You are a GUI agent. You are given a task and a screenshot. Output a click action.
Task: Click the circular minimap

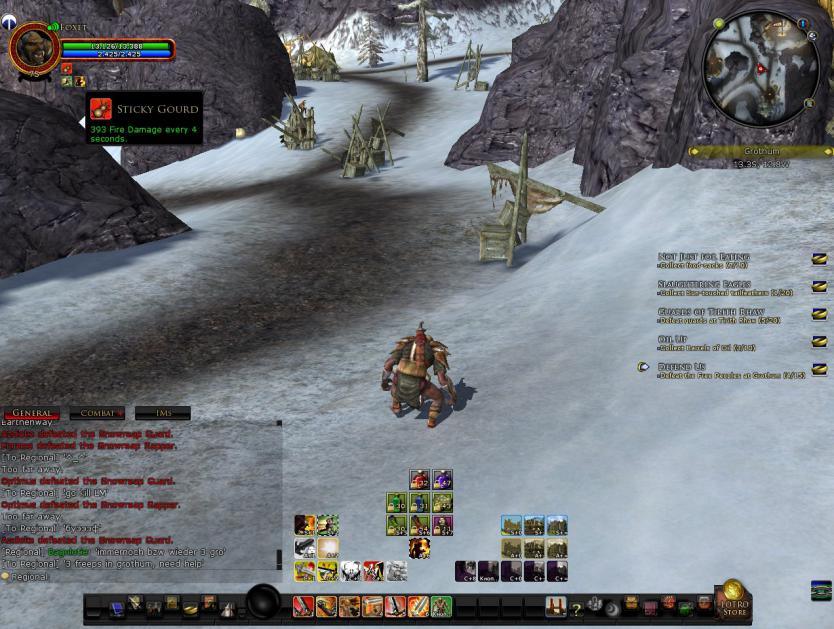(x=761, y=69)
